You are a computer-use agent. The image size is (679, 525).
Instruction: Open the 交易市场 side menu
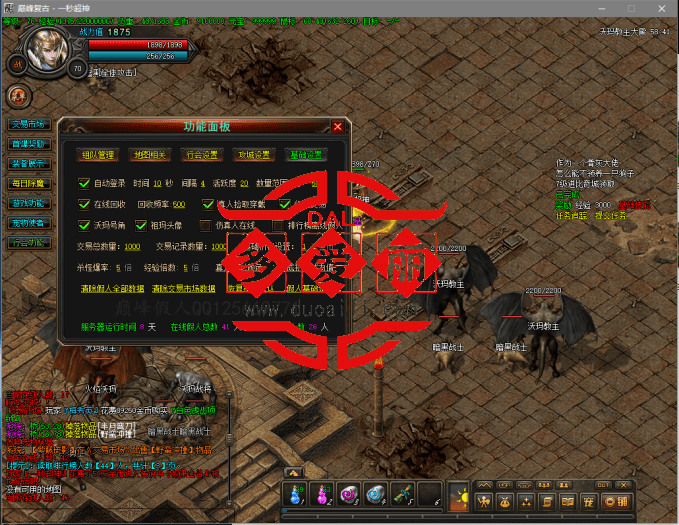tap(29, 124)
